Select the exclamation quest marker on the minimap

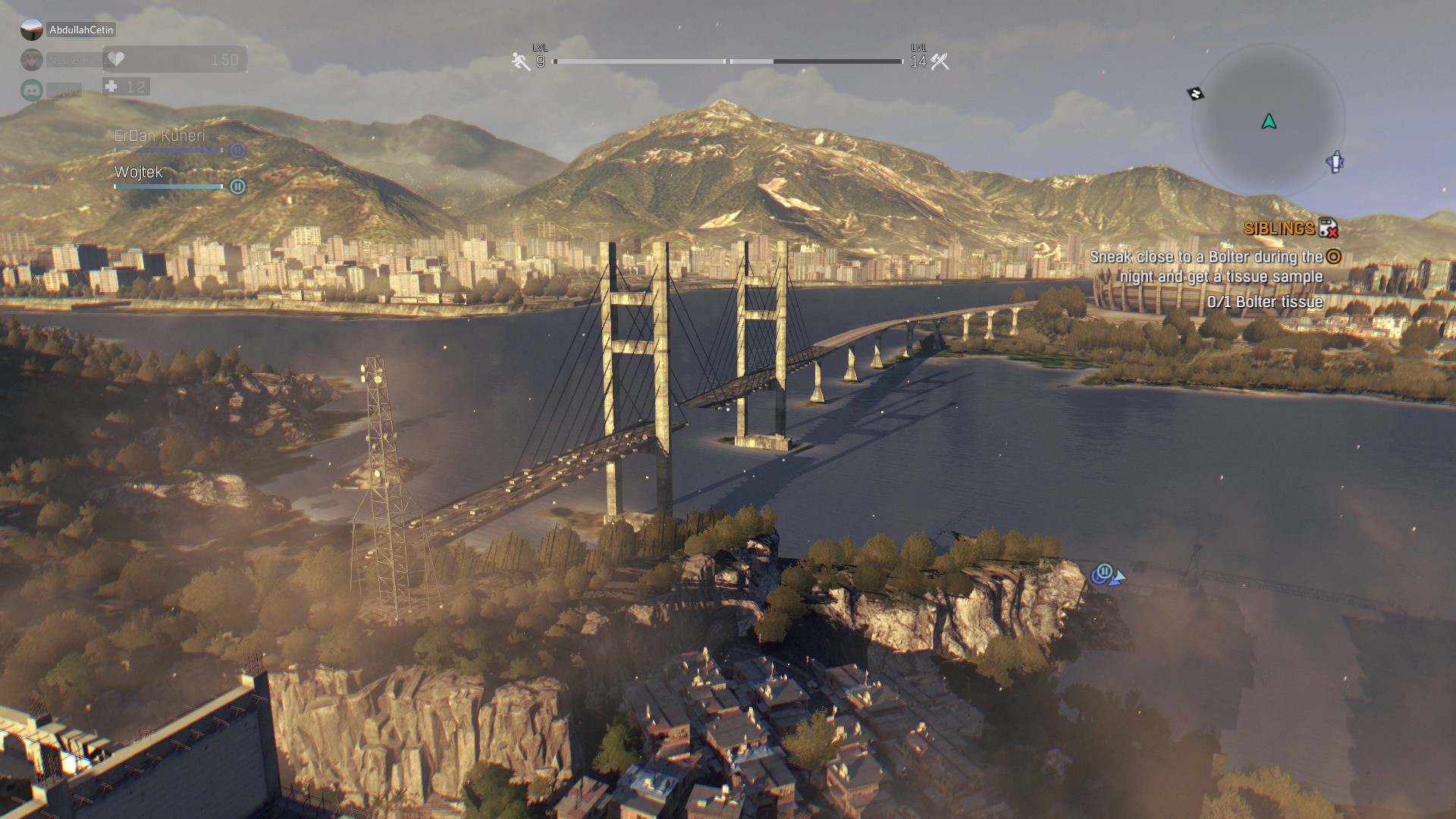(x=1335, y=162)
